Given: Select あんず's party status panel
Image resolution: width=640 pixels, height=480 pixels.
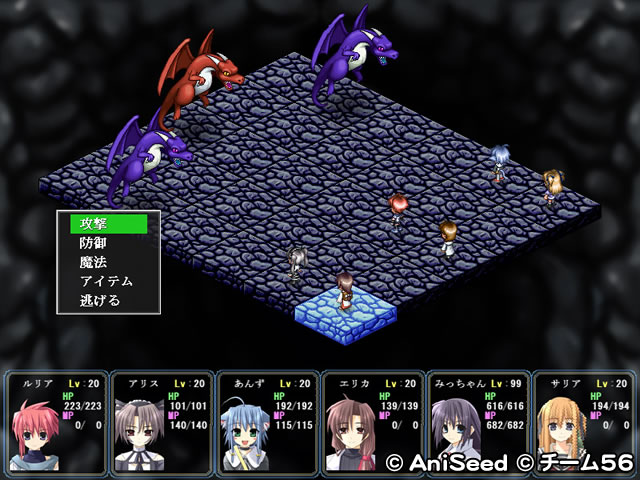Looking at the screenshot, I should click(266, 422).
